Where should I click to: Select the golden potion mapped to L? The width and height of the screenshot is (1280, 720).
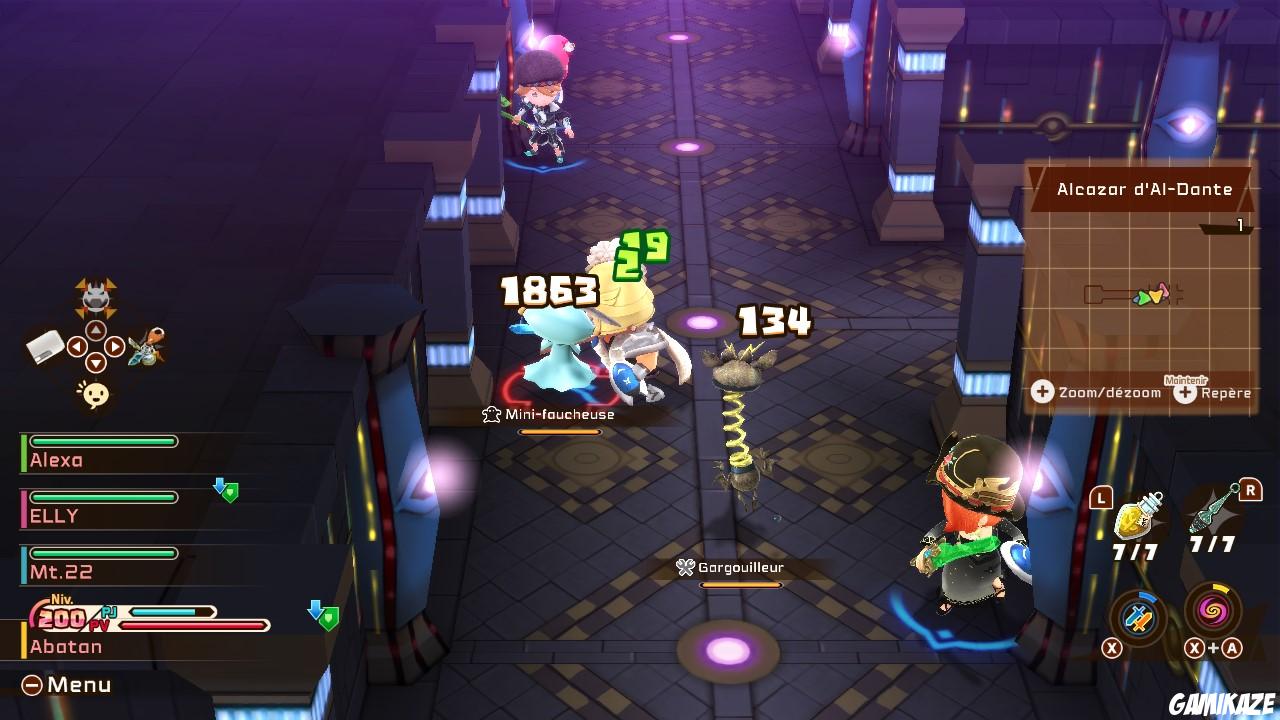[1138, 515]
